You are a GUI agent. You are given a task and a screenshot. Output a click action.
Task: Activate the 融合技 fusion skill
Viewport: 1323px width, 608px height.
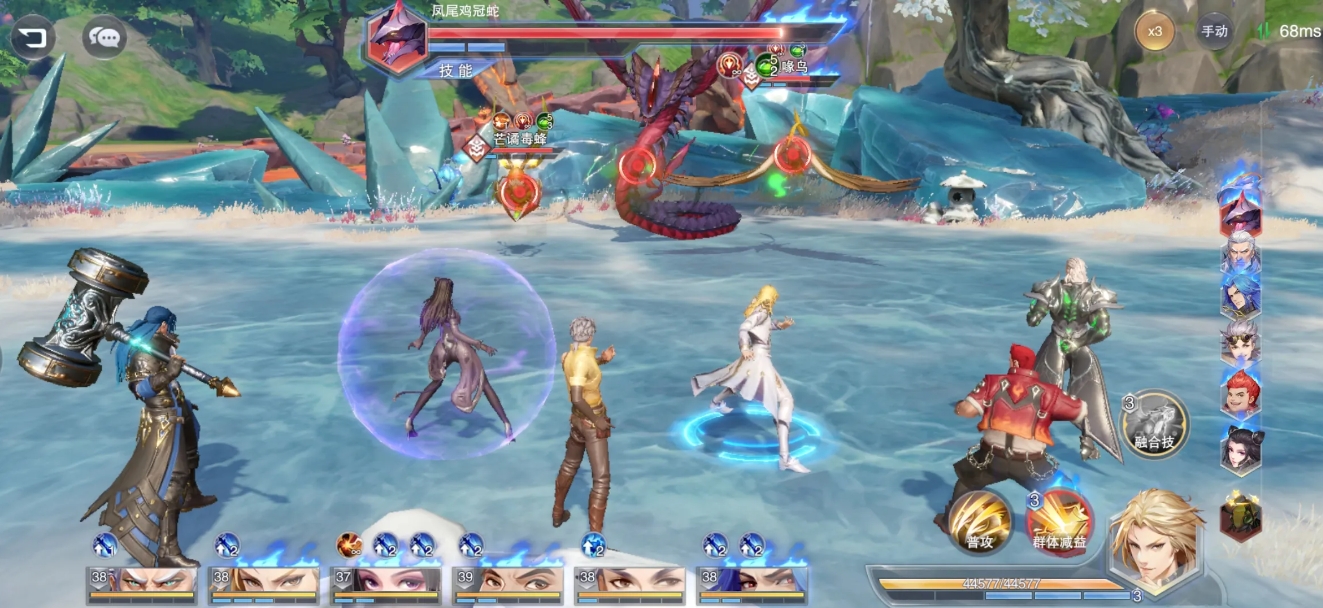(x=1154, y=424)
